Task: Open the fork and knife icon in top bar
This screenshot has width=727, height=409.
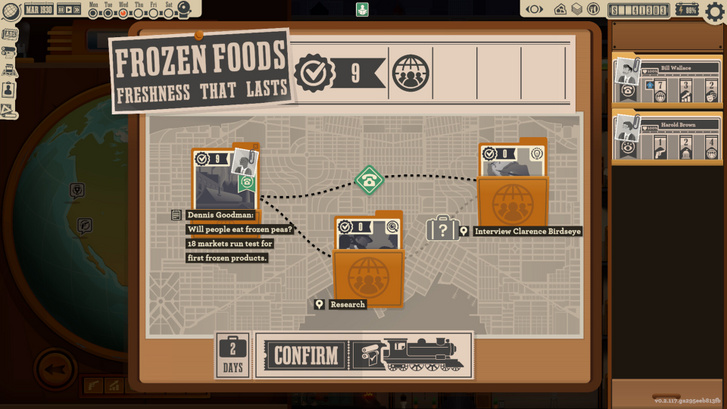Action: click(593, 10)
